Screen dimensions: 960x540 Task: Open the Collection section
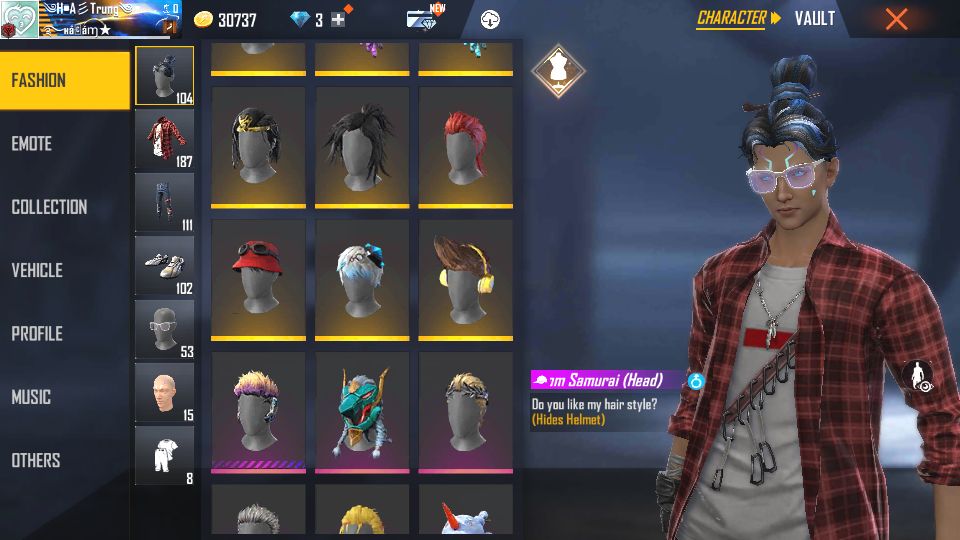pos(64,207)
